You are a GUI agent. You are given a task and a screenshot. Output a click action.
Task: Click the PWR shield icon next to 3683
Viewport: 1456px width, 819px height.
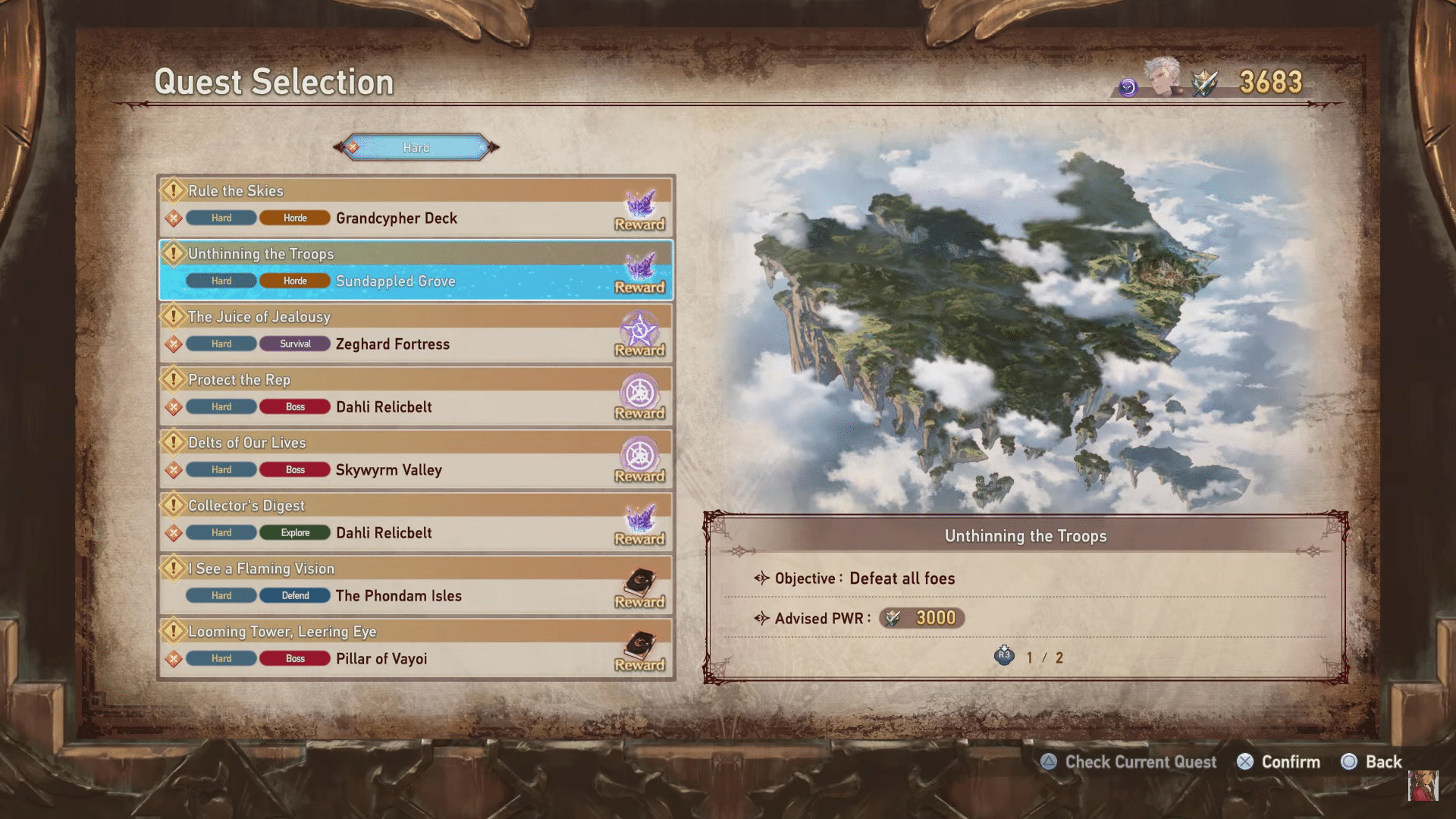1204,83
